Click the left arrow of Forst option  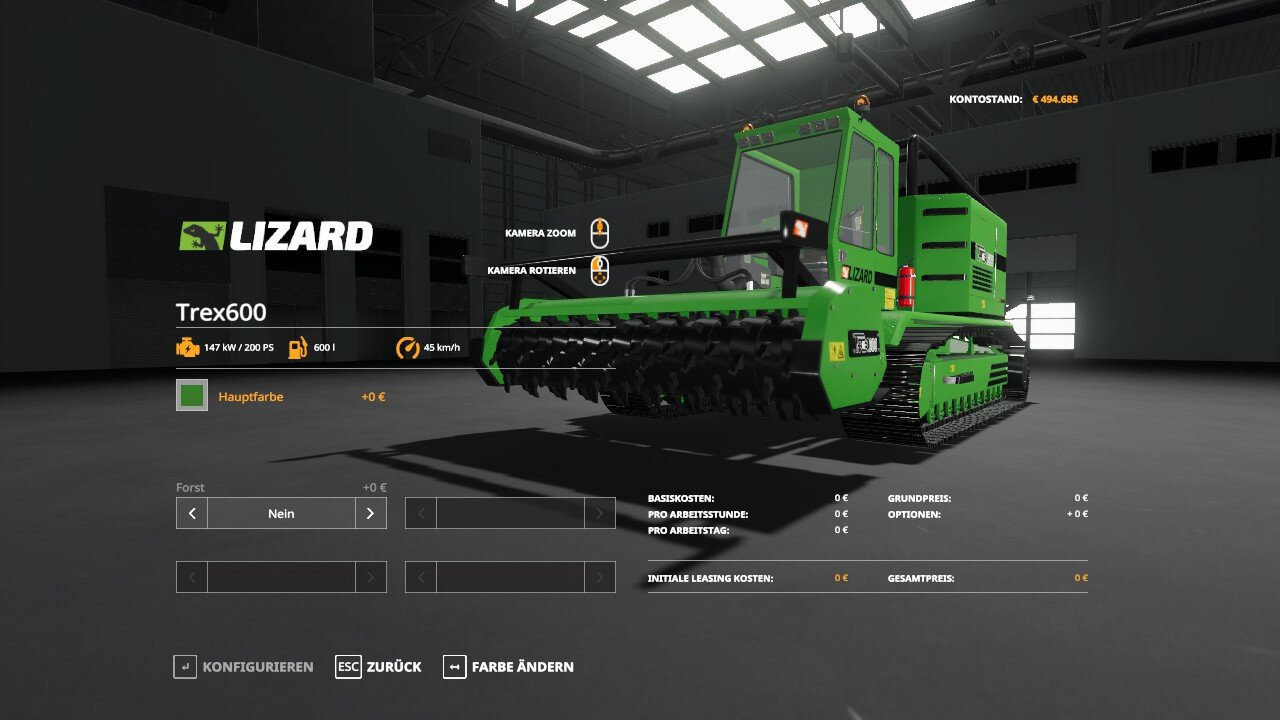click(x=192, y=513)
